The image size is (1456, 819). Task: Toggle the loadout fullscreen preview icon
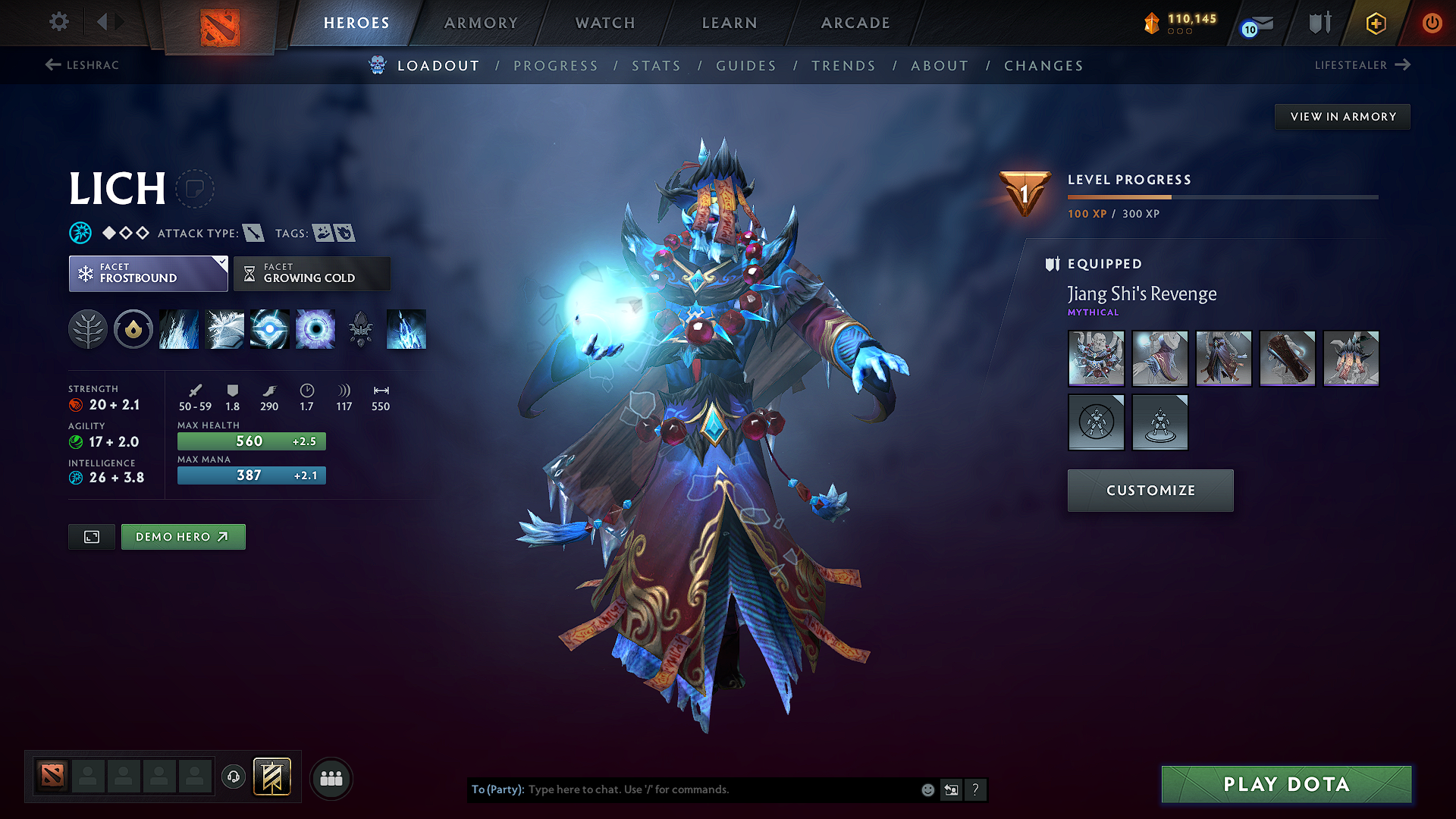click(x=91, y=536)
